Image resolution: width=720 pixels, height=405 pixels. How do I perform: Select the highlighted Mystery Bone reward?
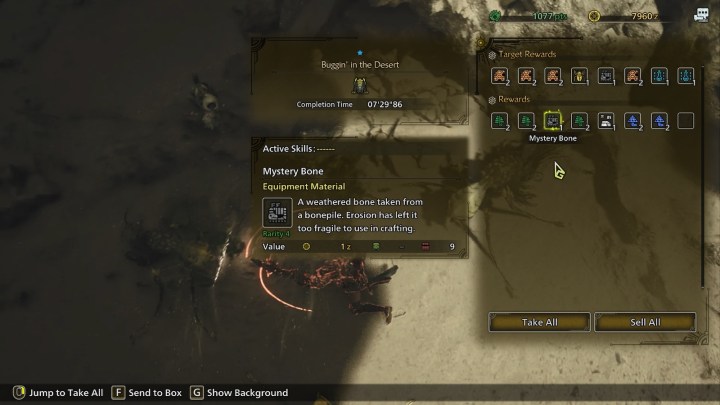552,121
